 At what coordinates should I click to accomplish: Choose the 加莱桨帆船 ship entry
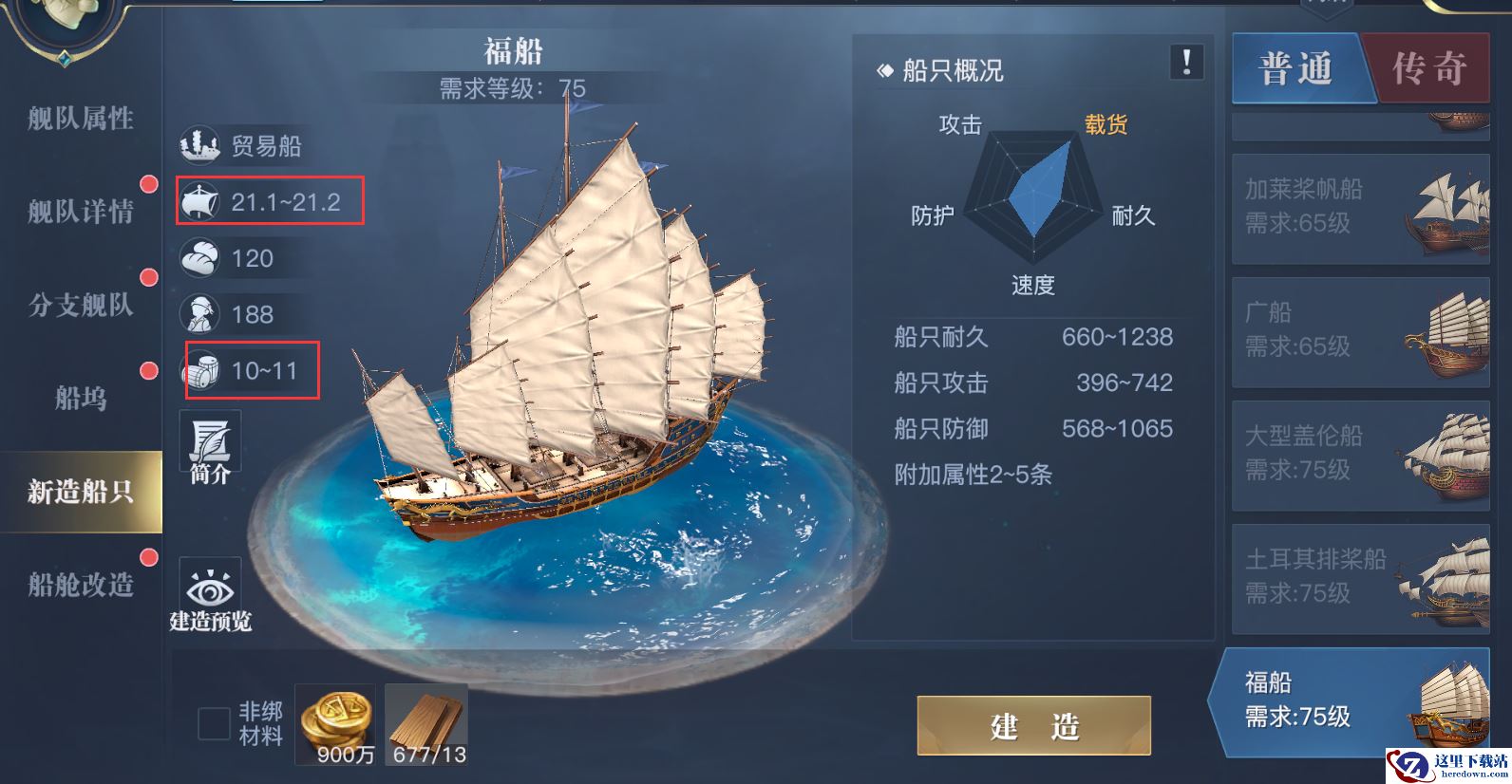click(x=1360, y=208)
